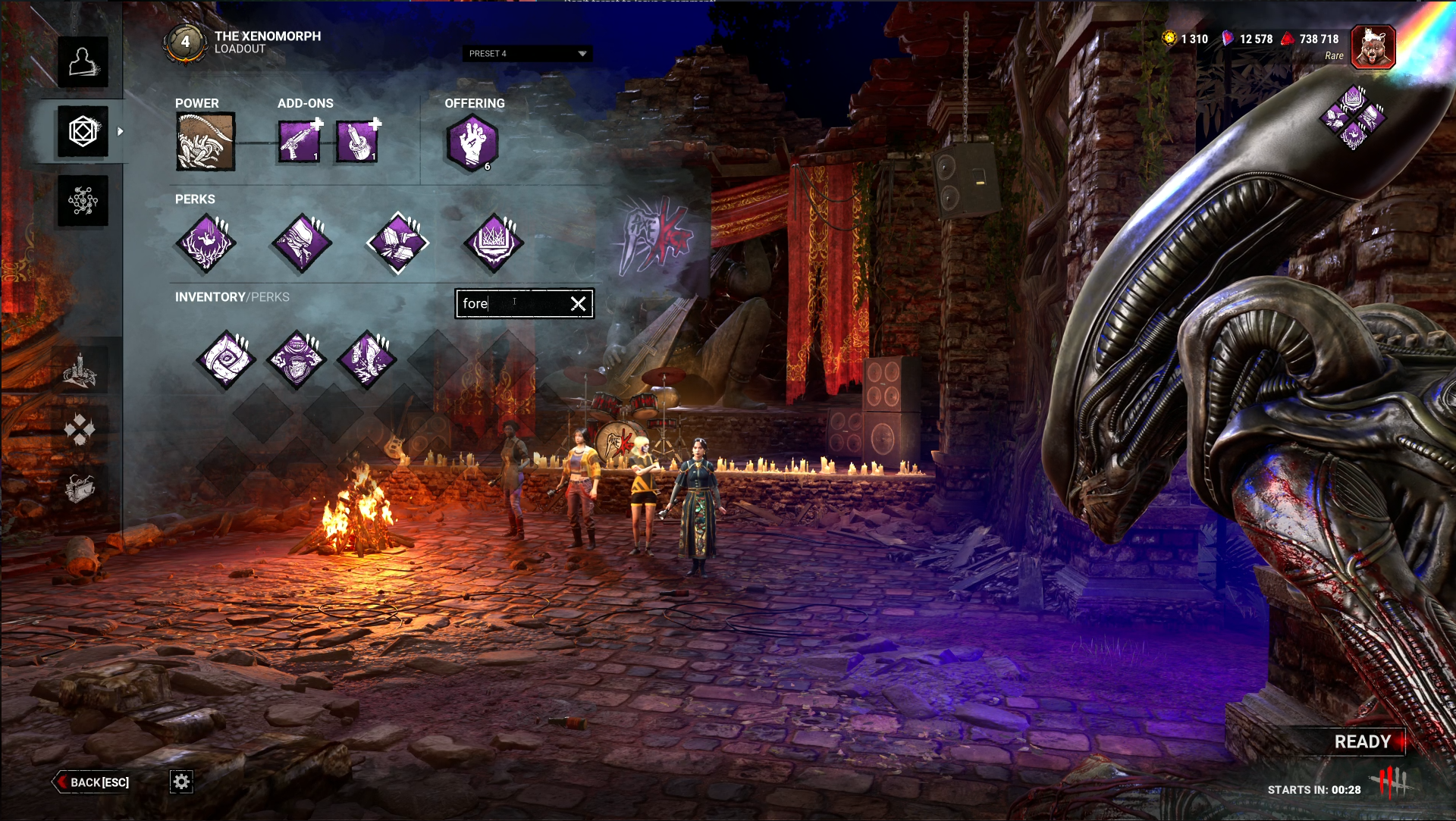Pick the spiral perk from inventory
Screen dimensions: 1456x821
point(226,360)
